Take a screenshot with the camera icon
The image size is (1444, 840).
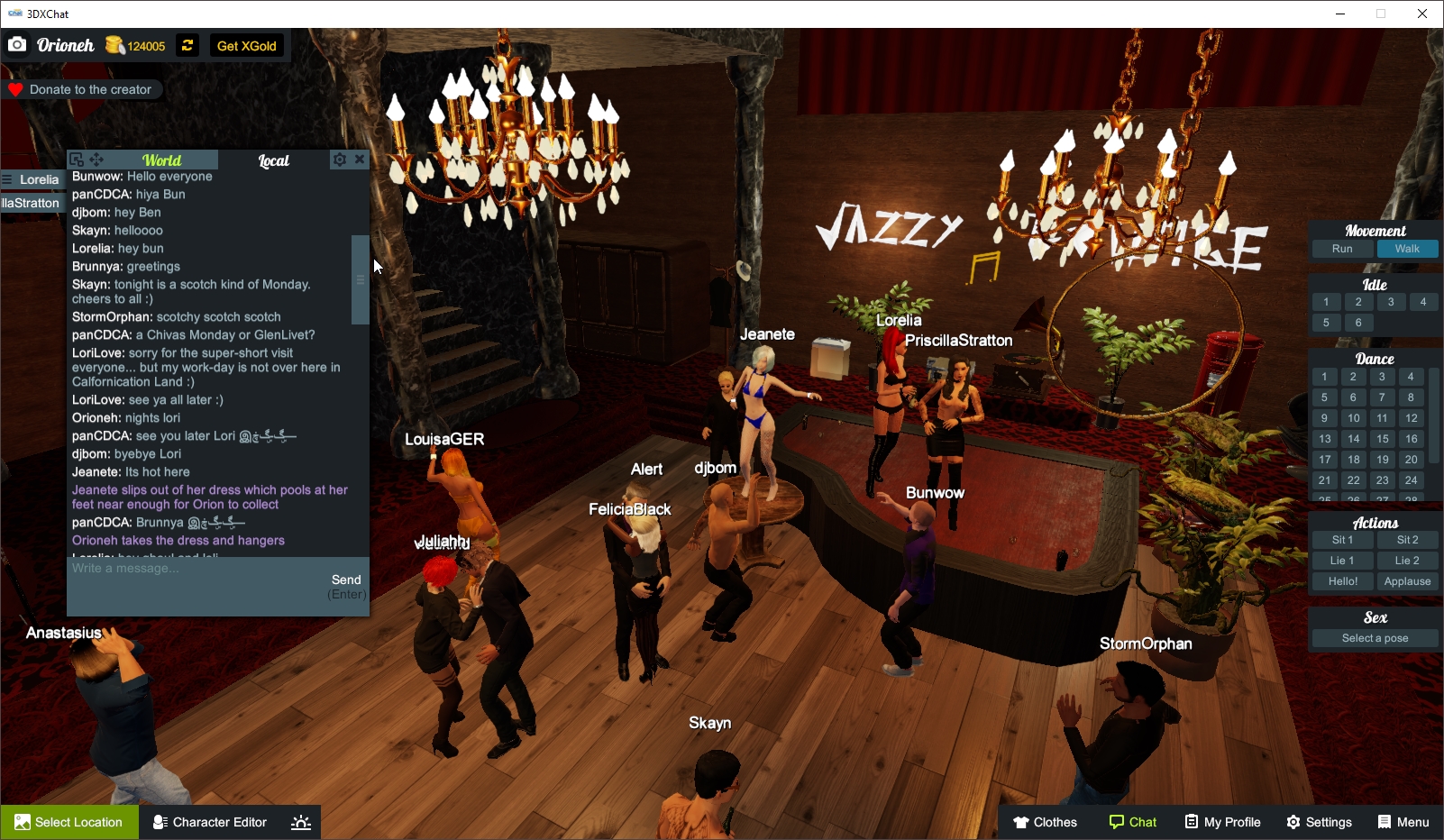click(17, 44)
